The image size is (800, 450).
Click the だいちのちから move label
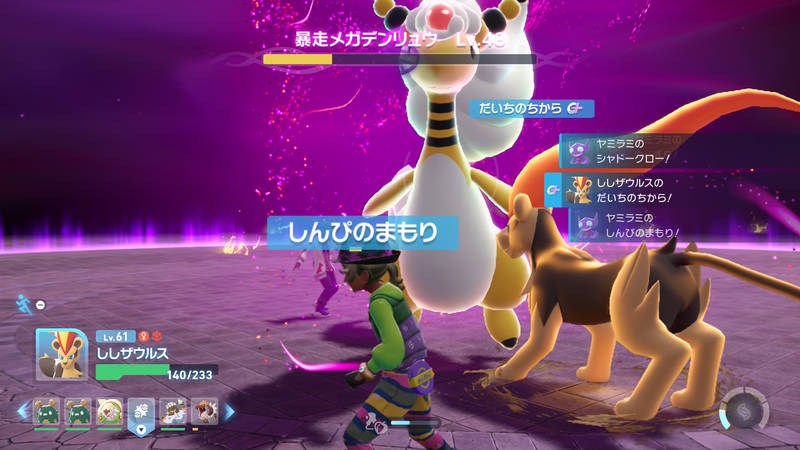531,108
